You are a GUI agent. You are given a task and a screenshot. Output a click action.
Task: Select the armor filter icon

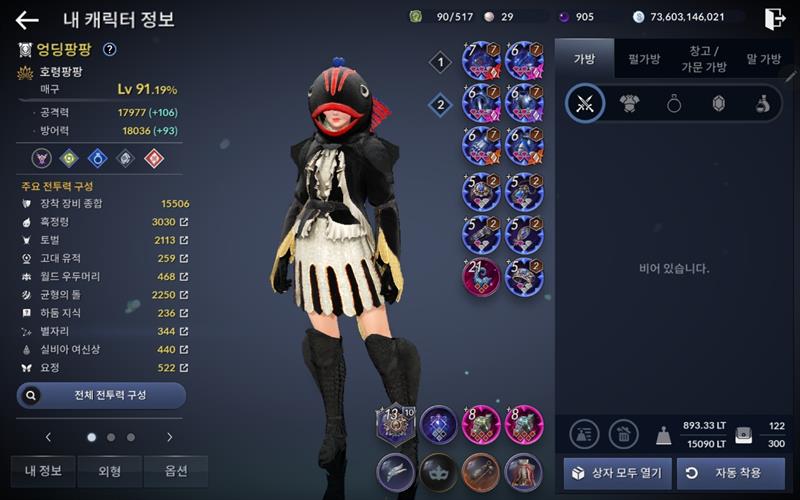click(x=630, y=104)
